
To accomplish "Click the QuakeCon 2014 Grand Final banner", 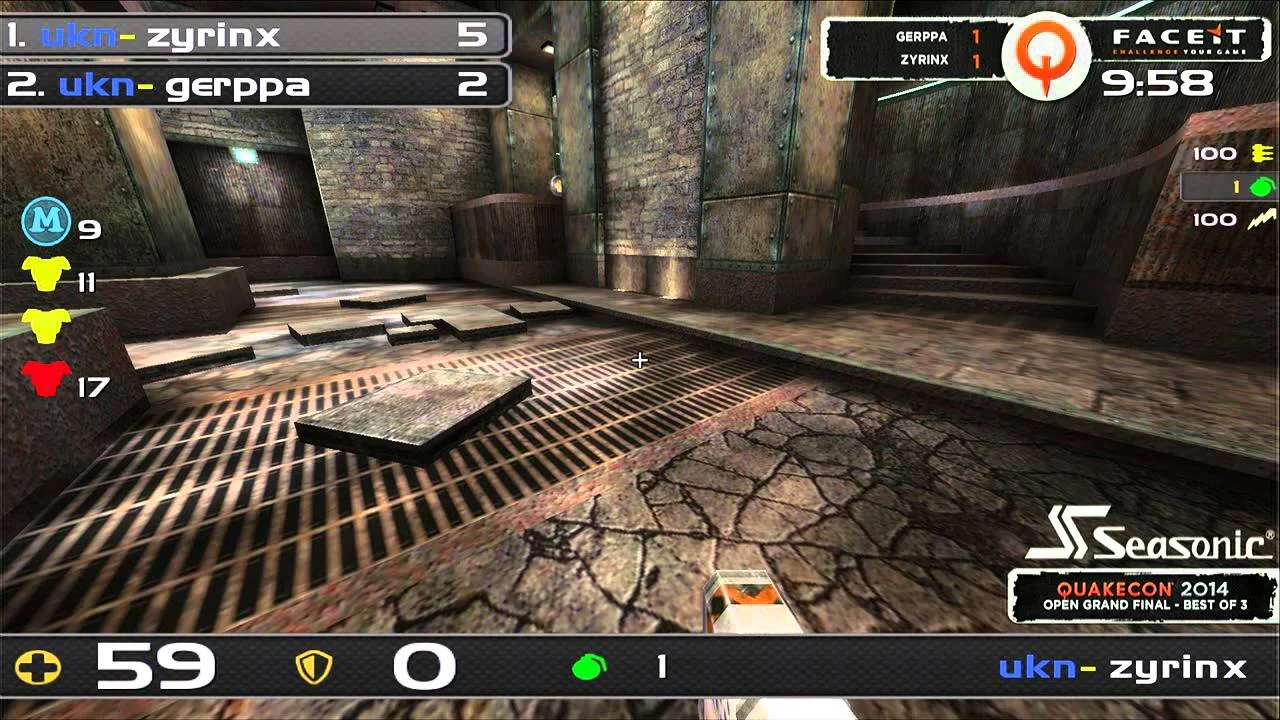I will tap(1141, 596).
